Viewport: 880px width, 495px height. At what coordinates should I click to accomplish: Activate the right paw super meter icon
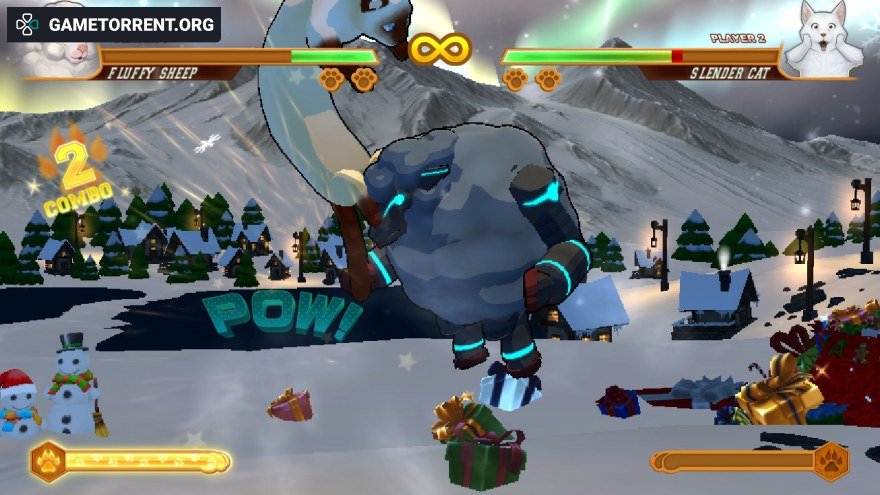click(x=830, y=461)
